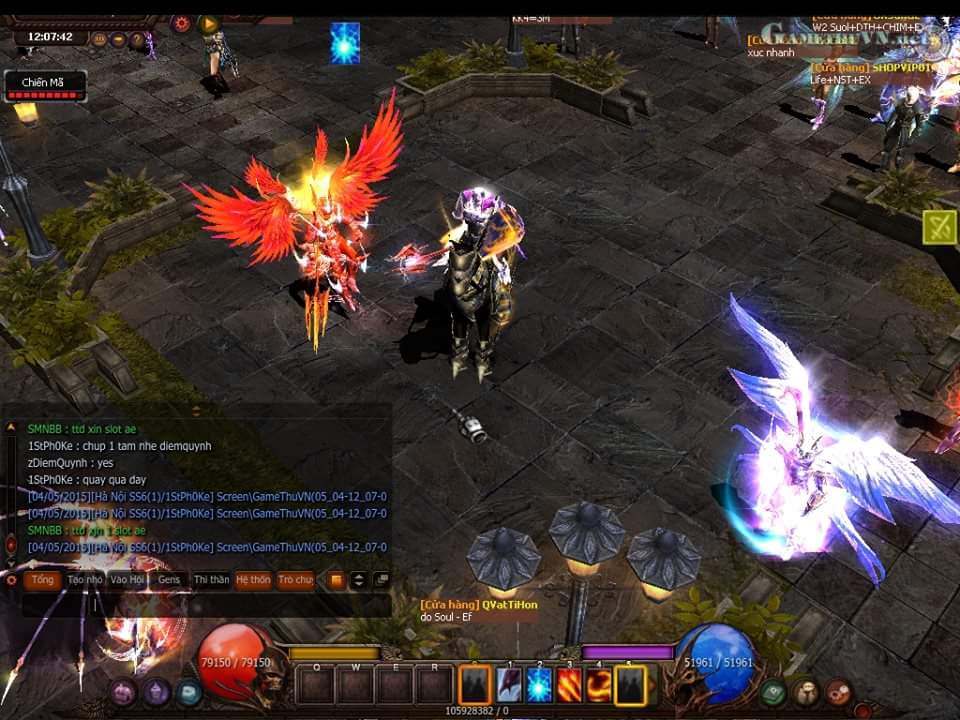Select the Trò chuyện chat tab
Screen dimensions: 960x720
295,580
